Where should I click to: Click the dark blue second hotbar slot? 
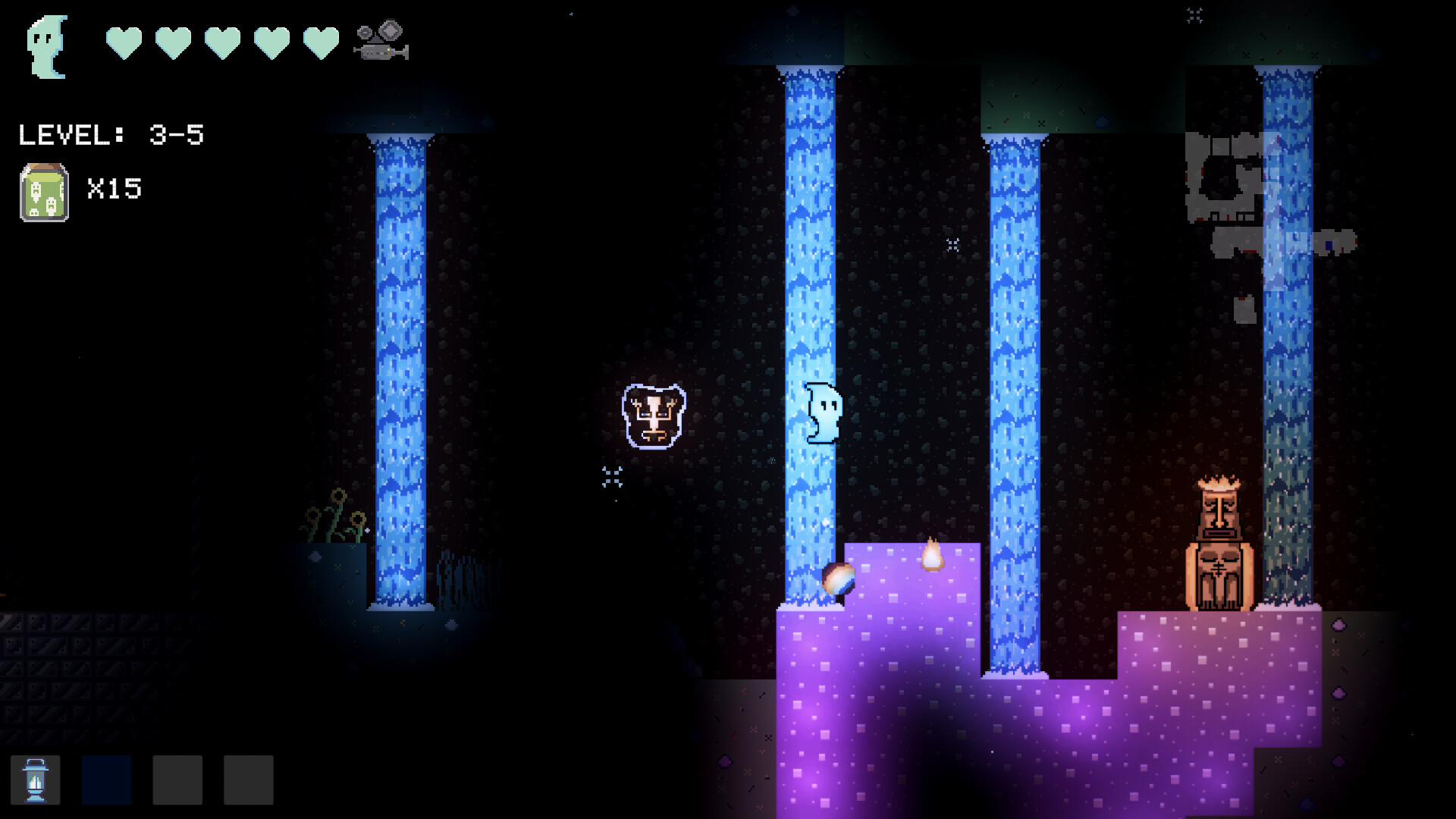point(105,780)
